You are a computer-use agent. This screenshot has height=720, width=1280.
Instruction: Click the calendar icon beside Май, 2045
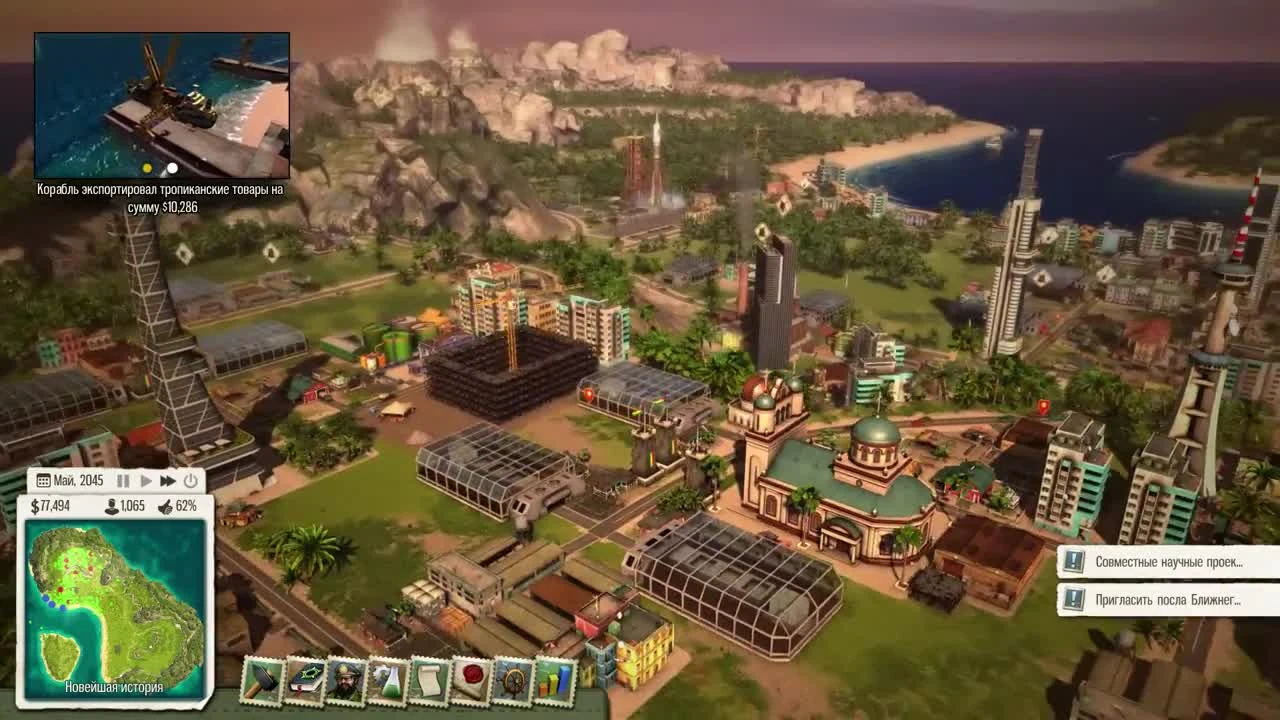pos(43,481)
